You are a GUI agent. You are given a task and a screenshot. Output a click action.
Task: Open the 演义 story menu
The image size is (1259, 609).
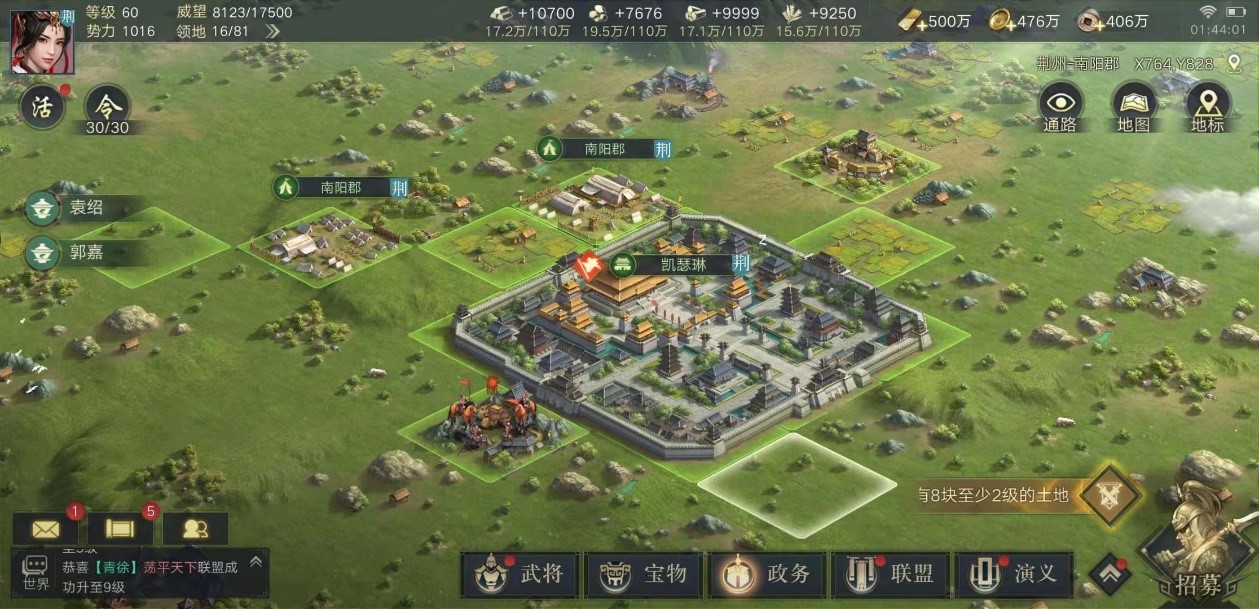tap(1013, 575)
